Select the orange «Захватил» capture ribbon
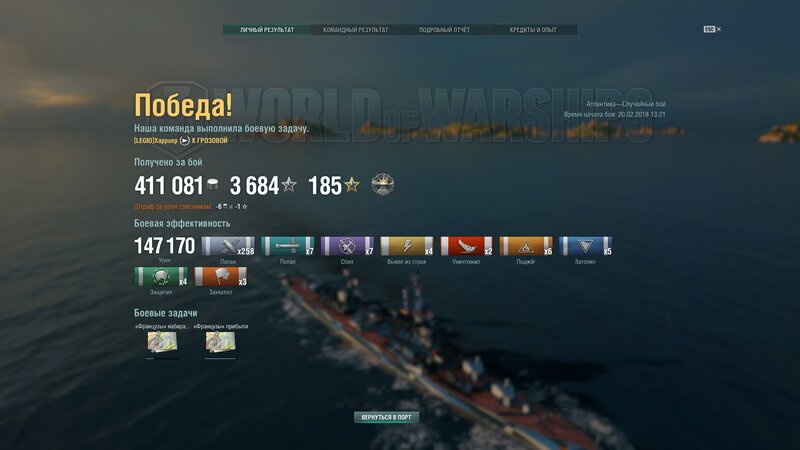Screen dimensions: 800x450 click(220, 277)
